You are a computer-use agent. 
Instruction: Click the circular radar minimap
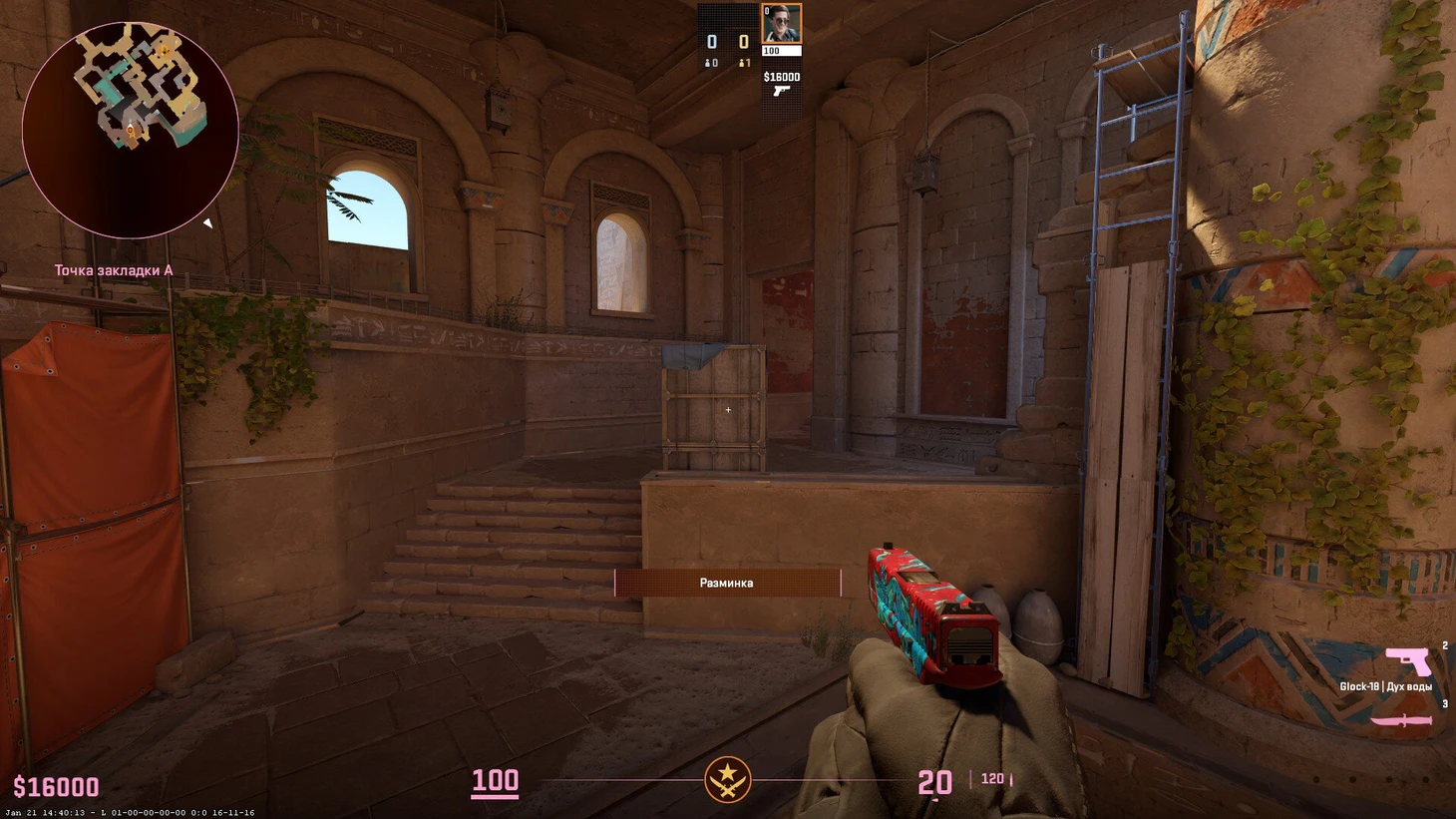coord(130,130)
